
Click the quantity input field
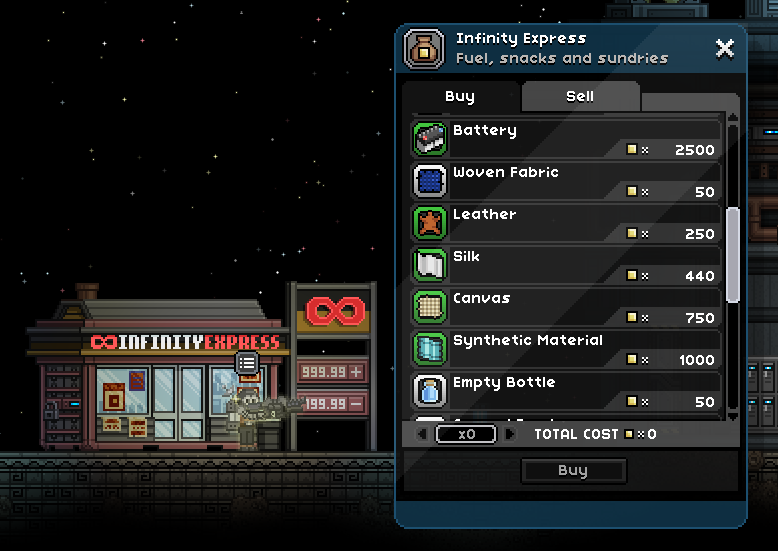point(466,435)
